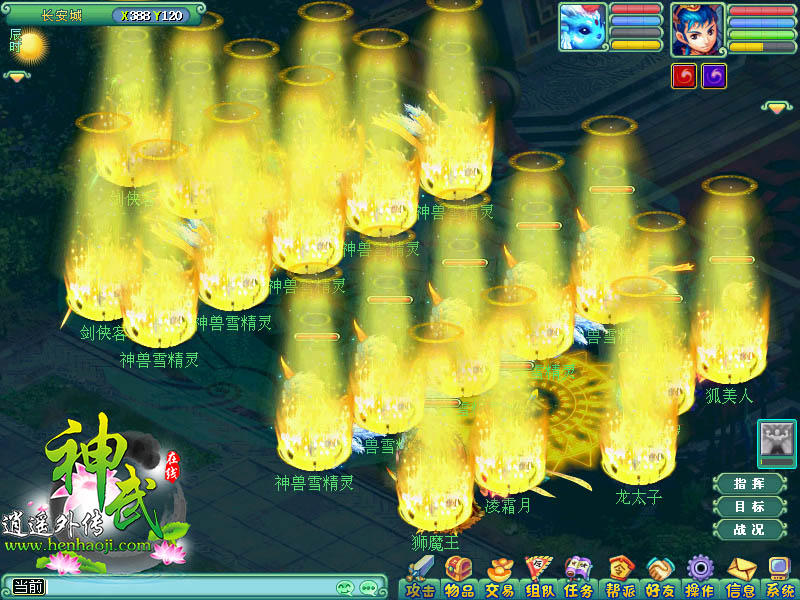Open the 信息 (Messages) envelope
Viewport: 800px width, 600px height.
coord(740,578)
